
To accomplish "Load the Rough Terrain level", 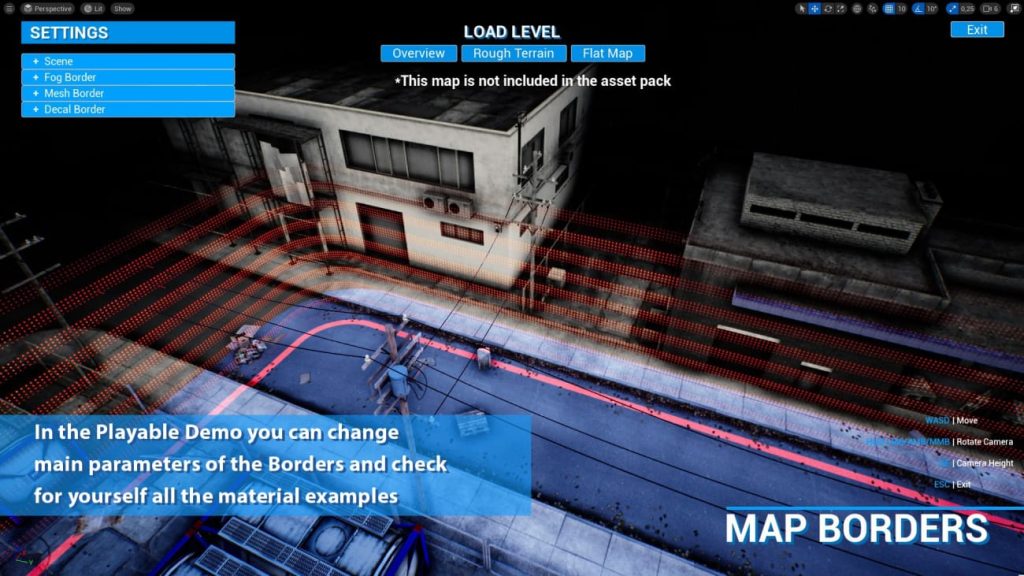I will (513, 53).
